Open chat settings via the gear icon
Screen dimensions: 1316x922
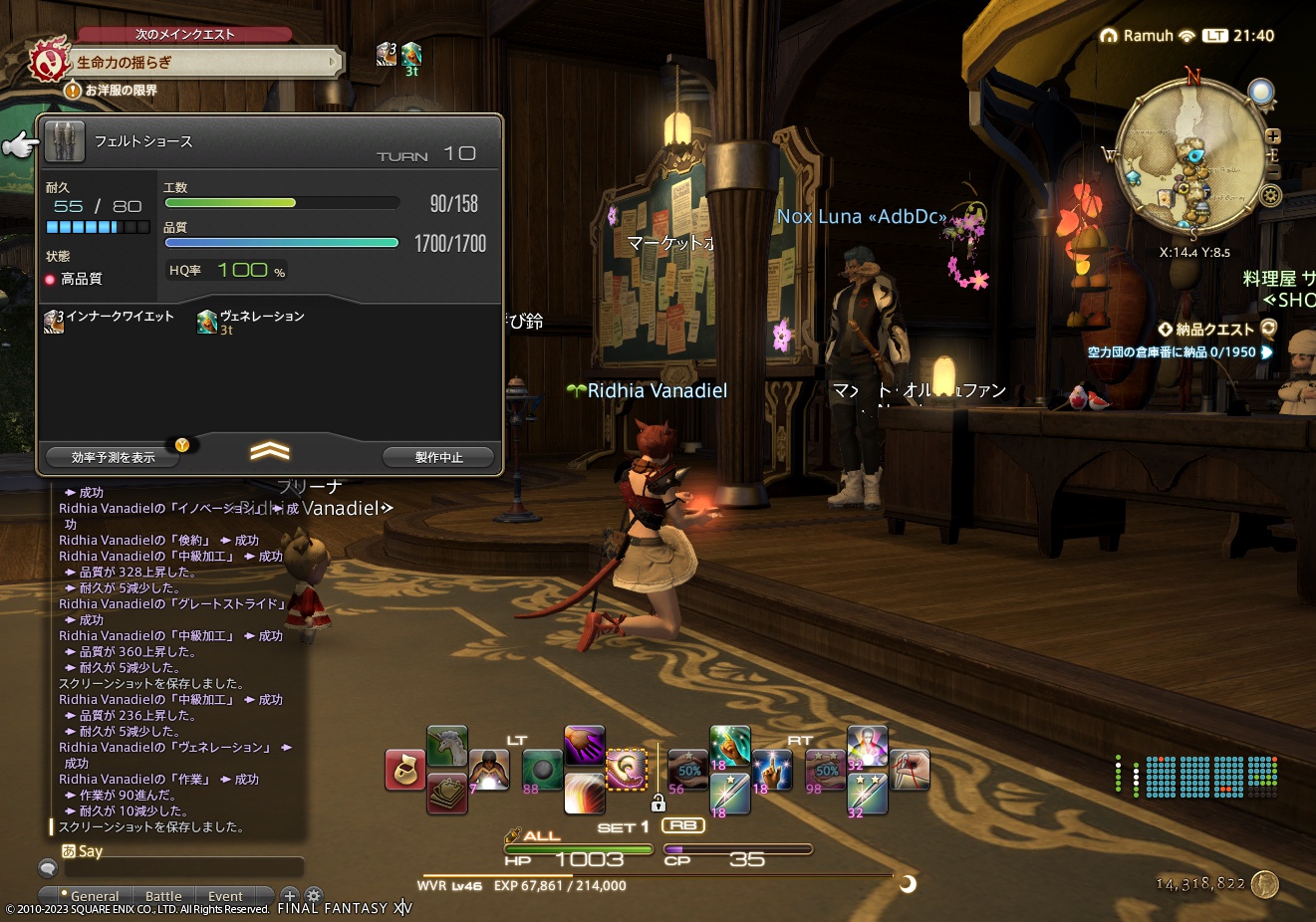tap(313, 895)
